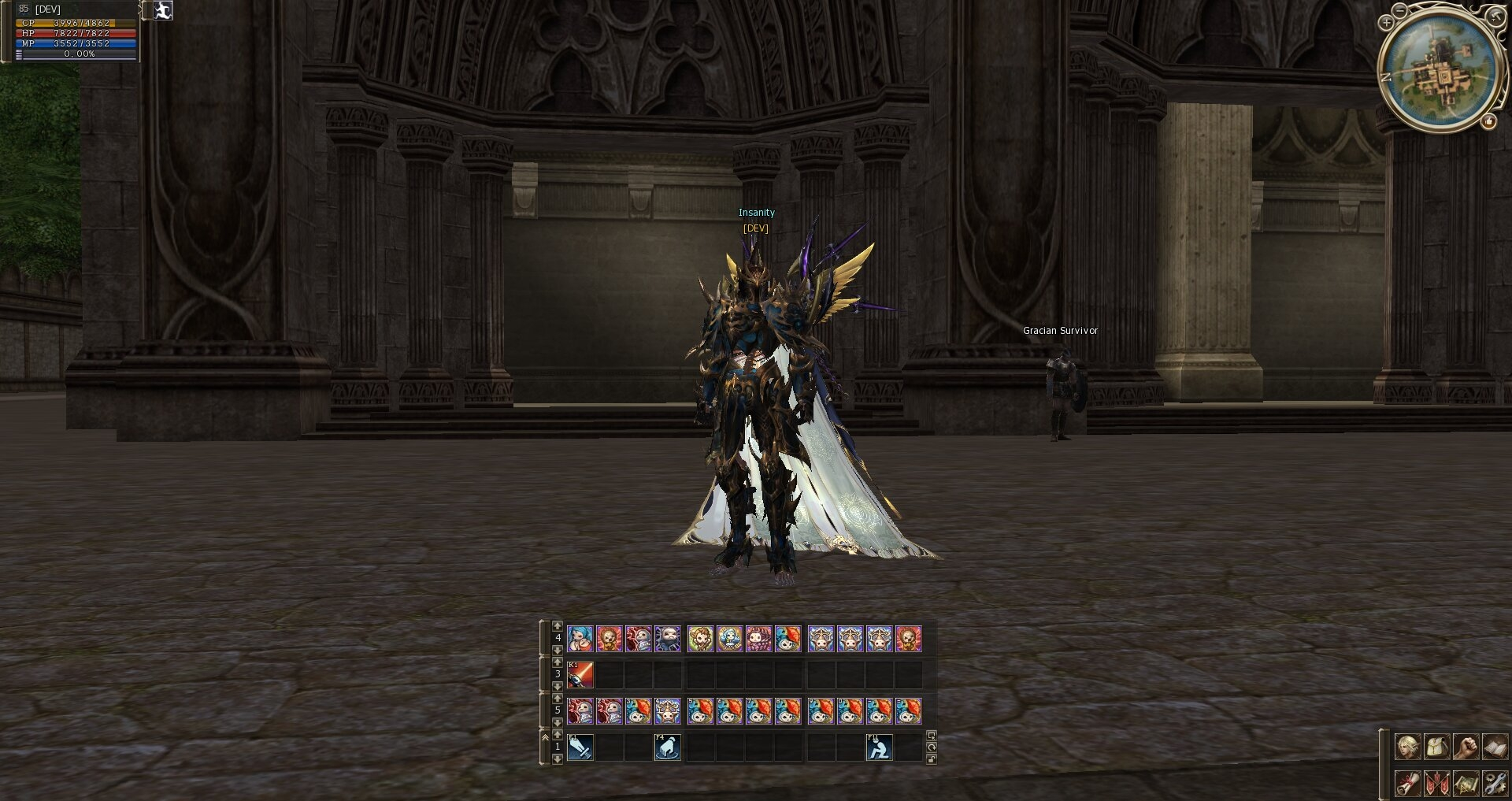Use the blue-haired character buff icon
Viewport: 1512px width, 801px height.
pyautogui.click(x=580, y=638)
